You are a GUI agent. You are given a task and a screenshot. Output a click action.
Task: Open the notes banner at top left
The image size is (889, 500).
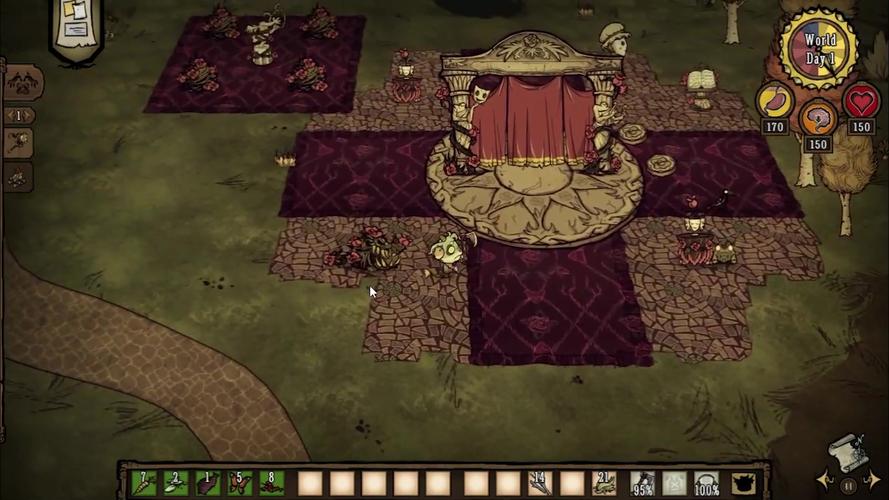(x=77, y=24)
